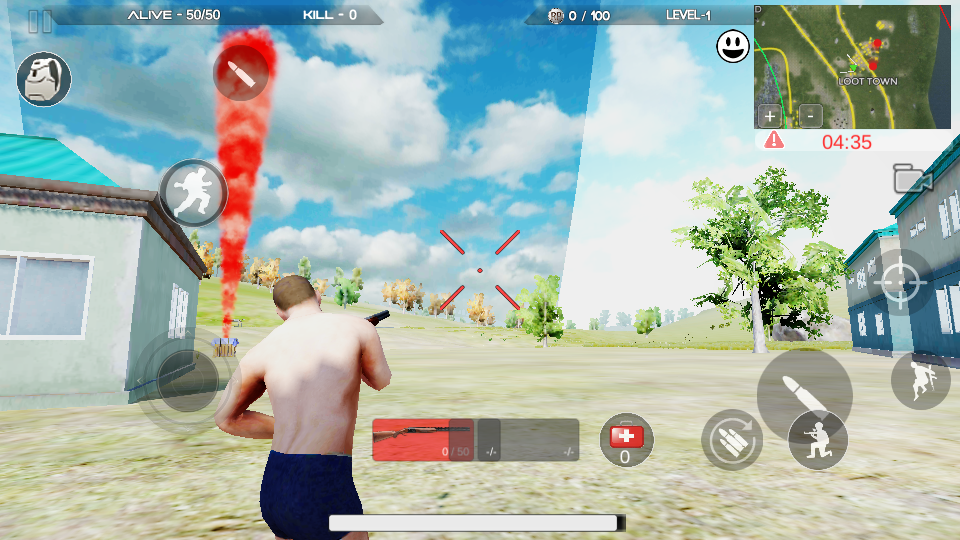Use the medkit item
This screenshot has width=960, height=540.
tap(626, 440)
